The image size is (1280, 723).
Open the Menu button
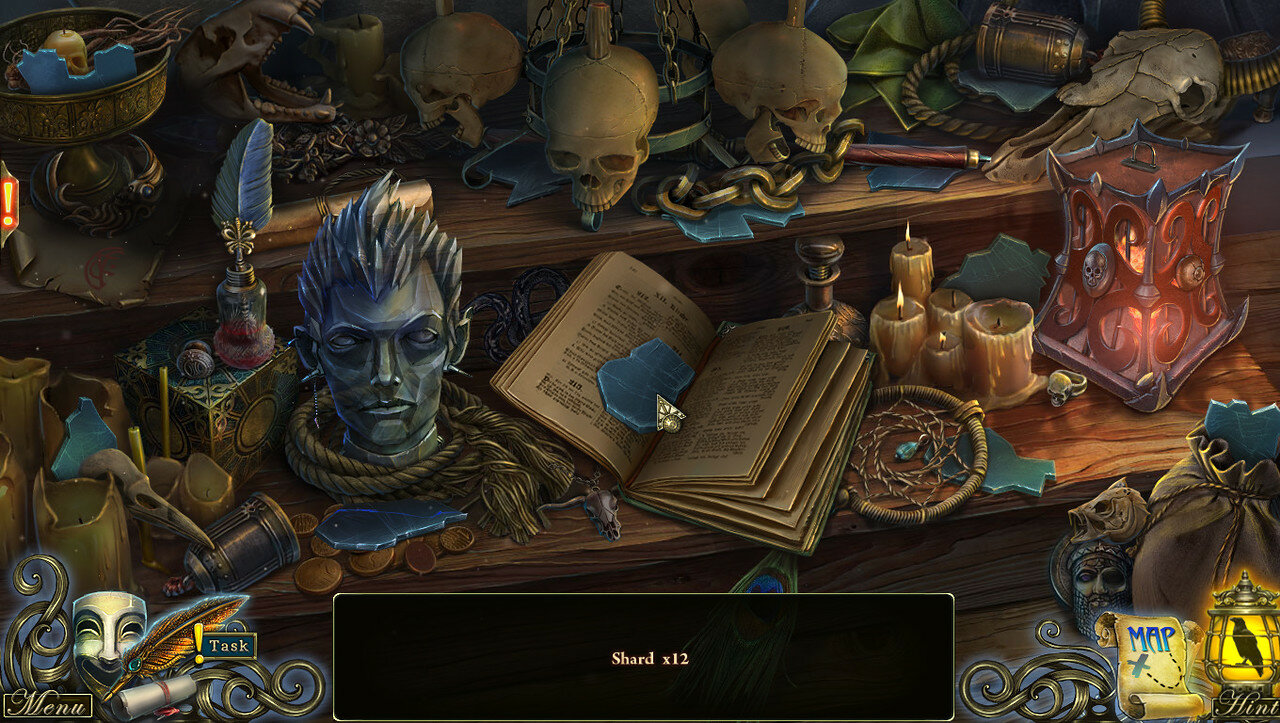click(x=48, y=704)
